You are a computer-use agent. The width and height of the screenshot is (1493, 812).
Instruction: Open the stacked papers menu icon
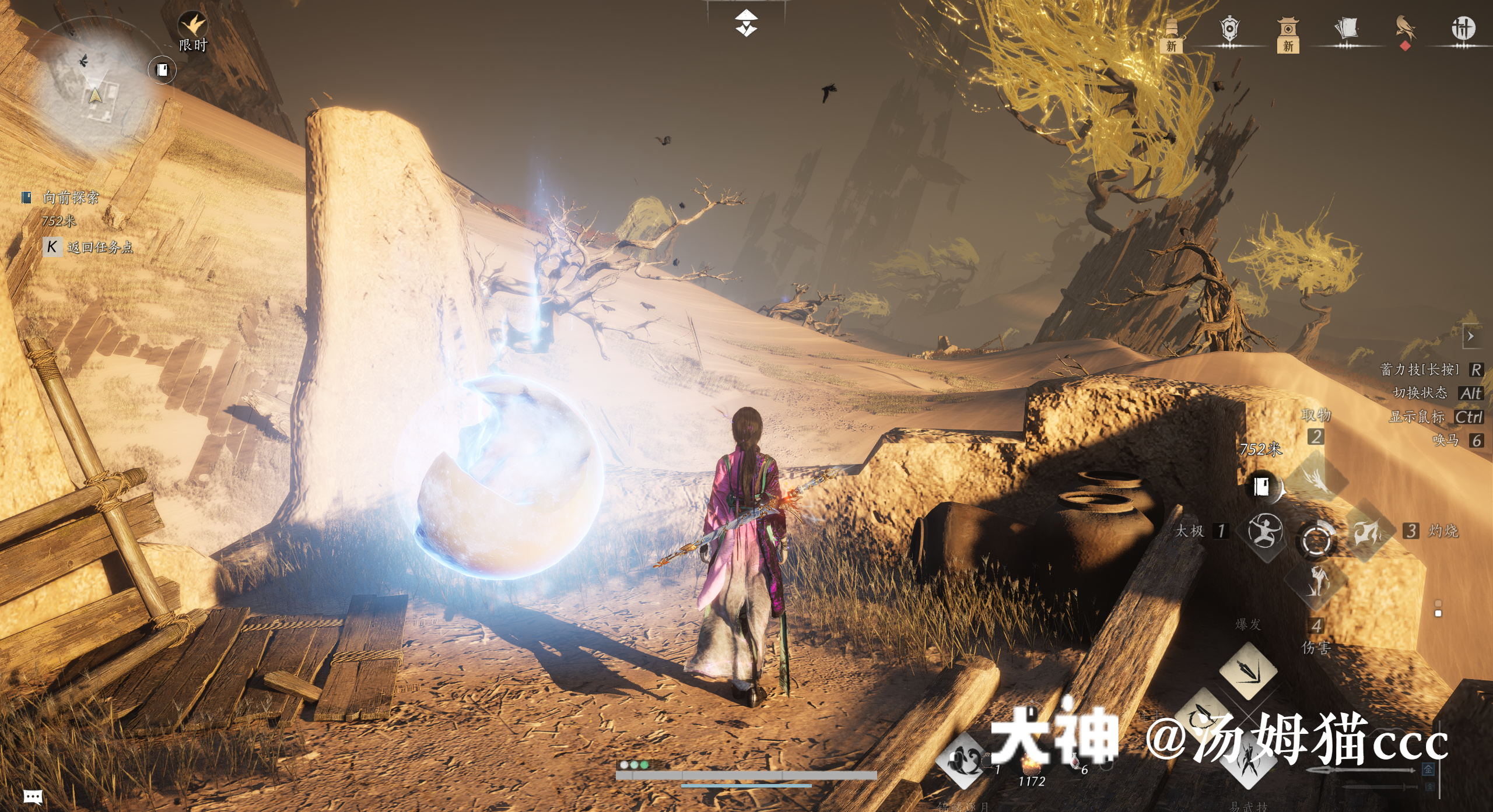point(1346,29)
